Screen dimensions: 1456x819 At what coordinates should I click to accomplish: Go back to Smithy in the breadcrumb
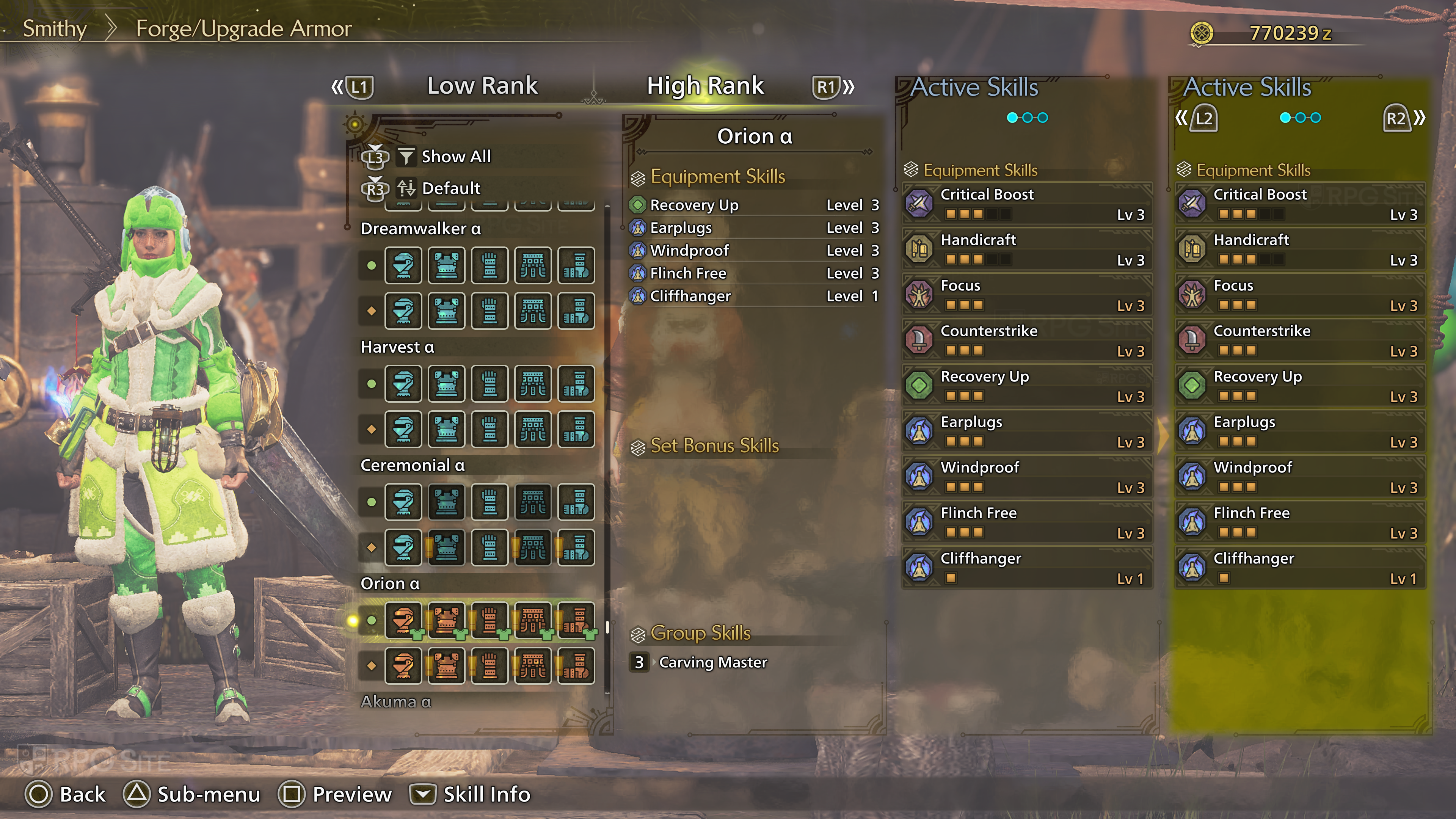[54, 28]
